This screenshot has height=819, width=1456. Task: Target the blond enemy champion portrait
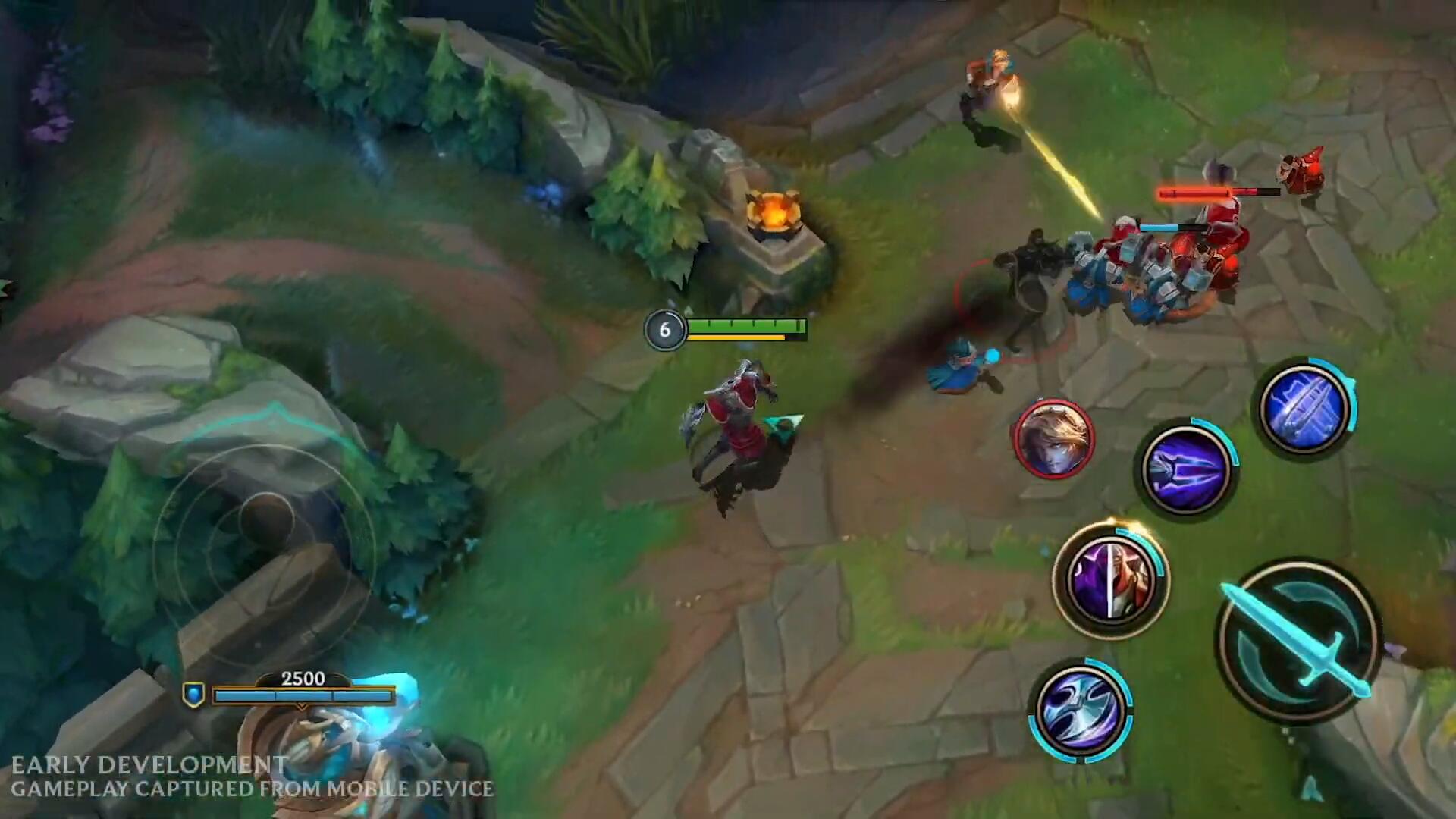click(x=1053, y=439)
